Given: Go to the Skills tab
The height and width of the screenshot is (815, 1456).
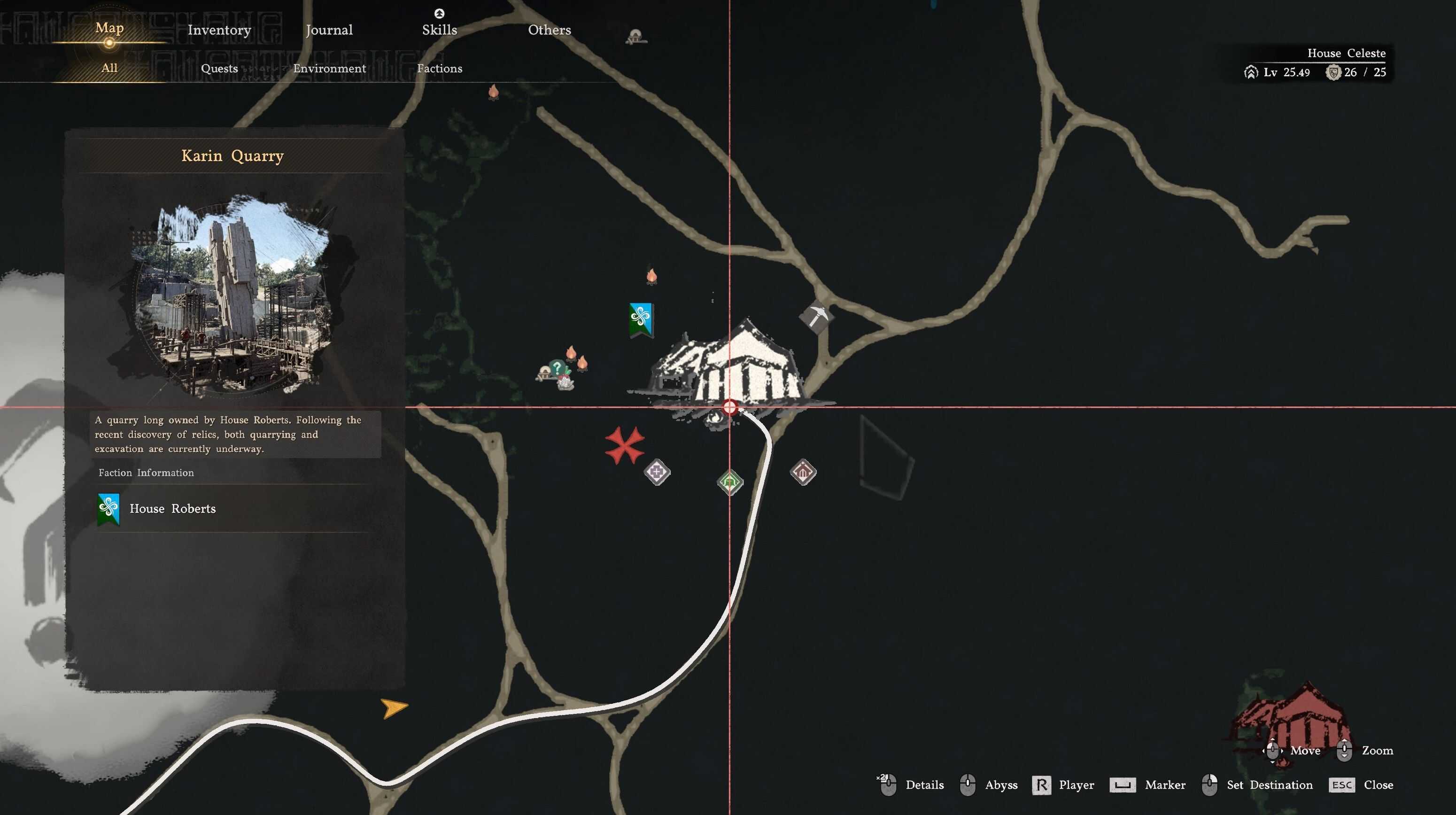Looking at the screenshot, I should [x=439, y=30].
